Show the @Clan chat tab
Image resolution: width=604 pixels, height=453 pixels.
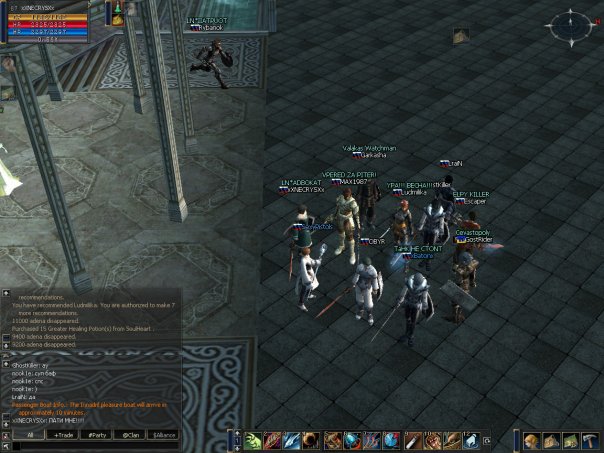[130, 436]
